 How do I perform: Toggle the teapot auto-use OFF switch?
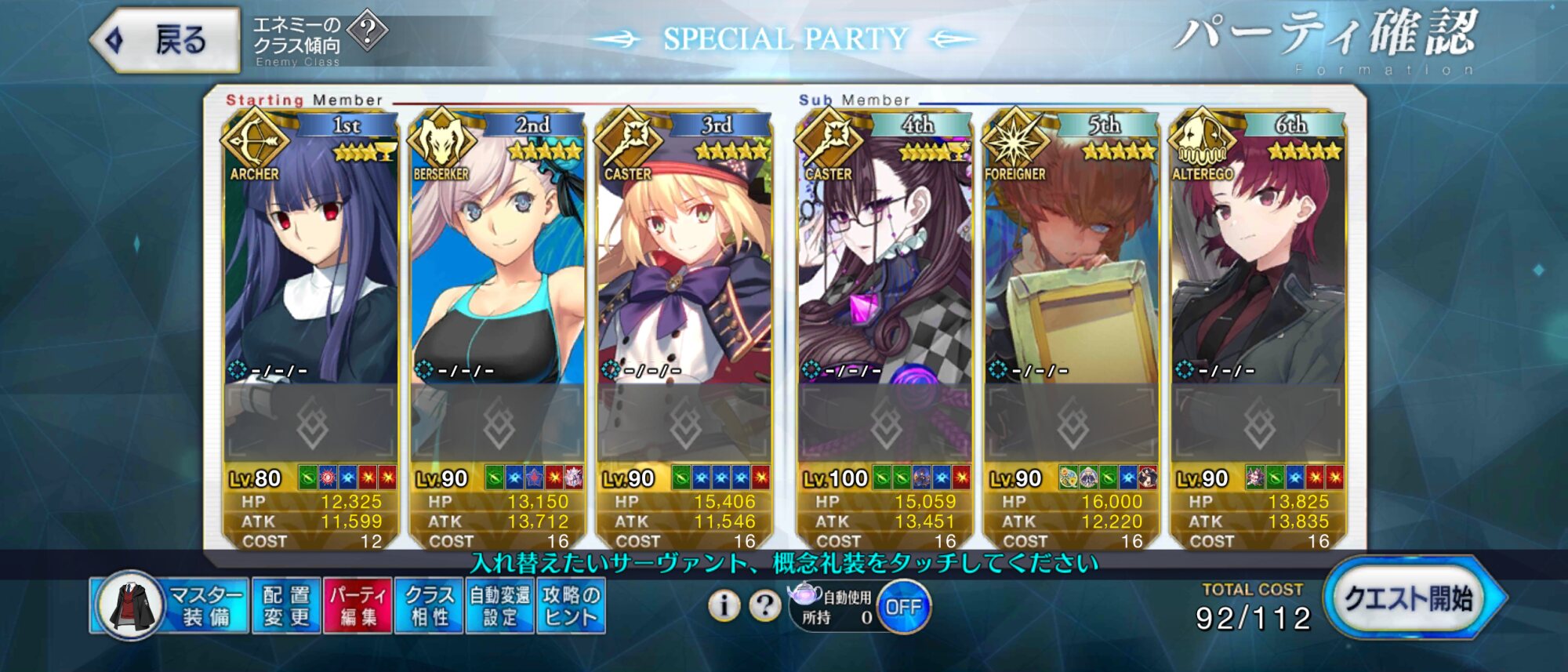click(903, 607)
